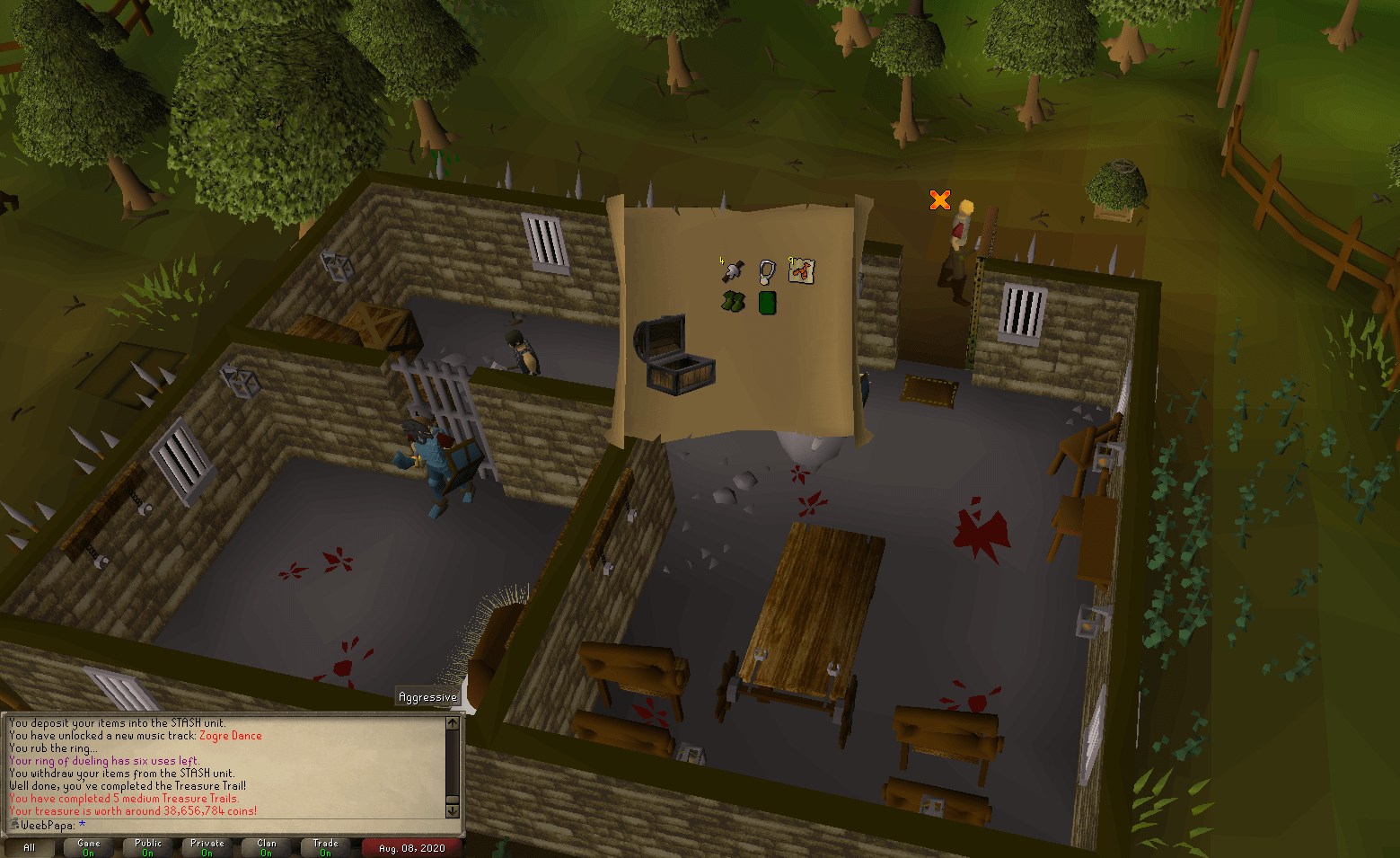Click the clue map reward item stack of 9

click(x=800, y=270)
